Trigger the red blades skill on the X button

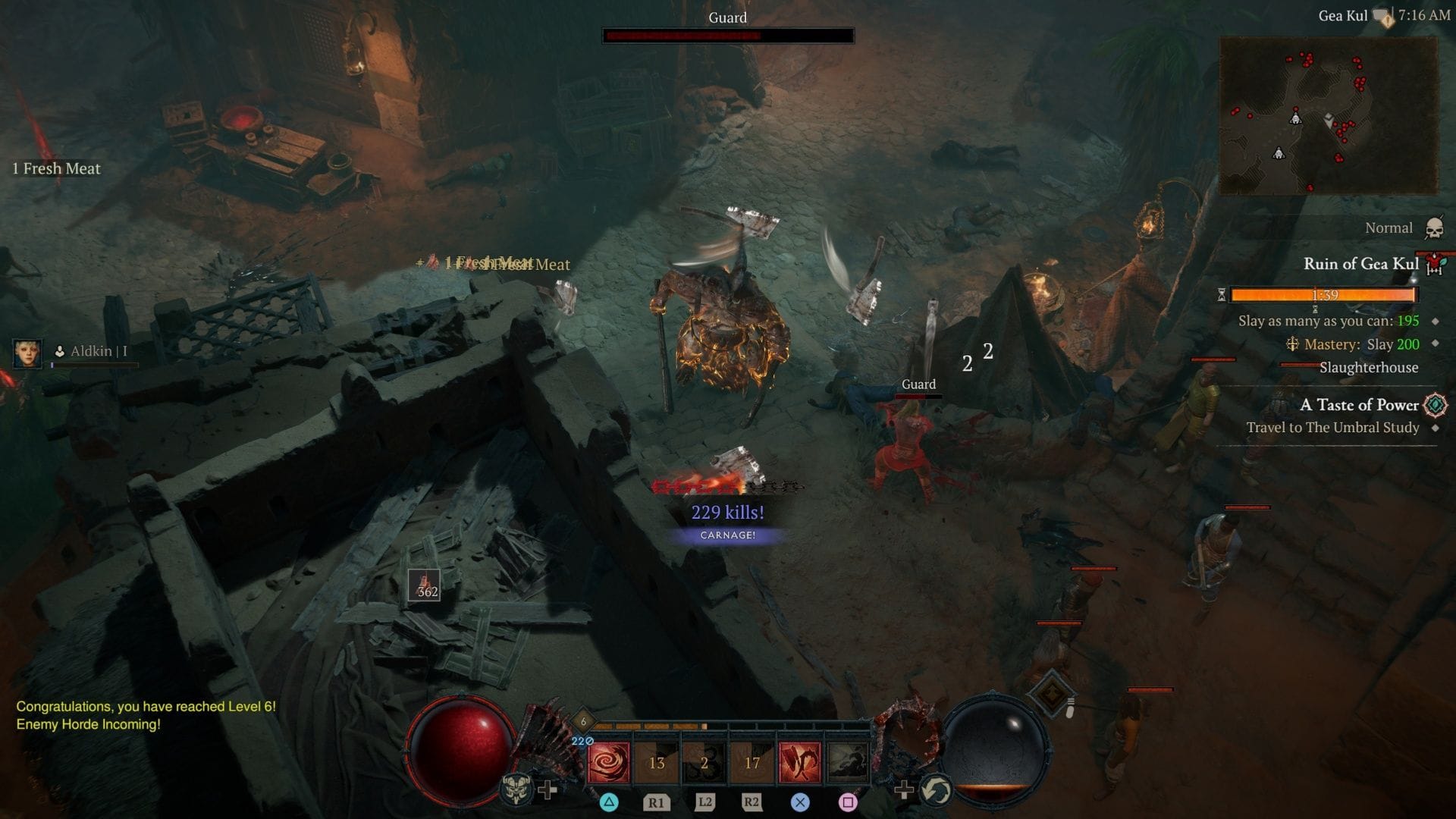pos(800,761)
